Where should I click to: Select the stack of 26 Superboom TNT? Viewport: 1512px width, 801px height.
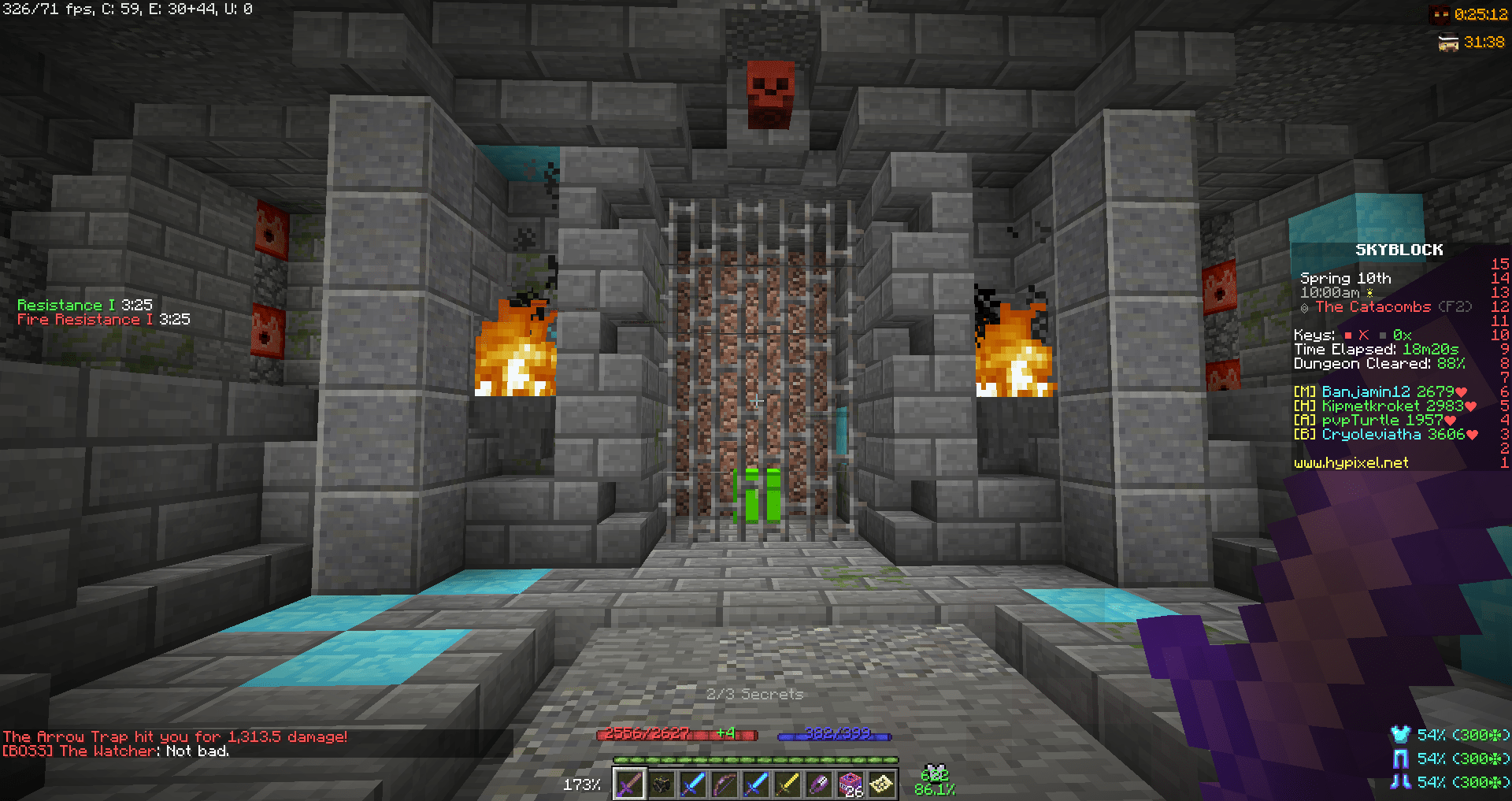click(x=850, y=784)
